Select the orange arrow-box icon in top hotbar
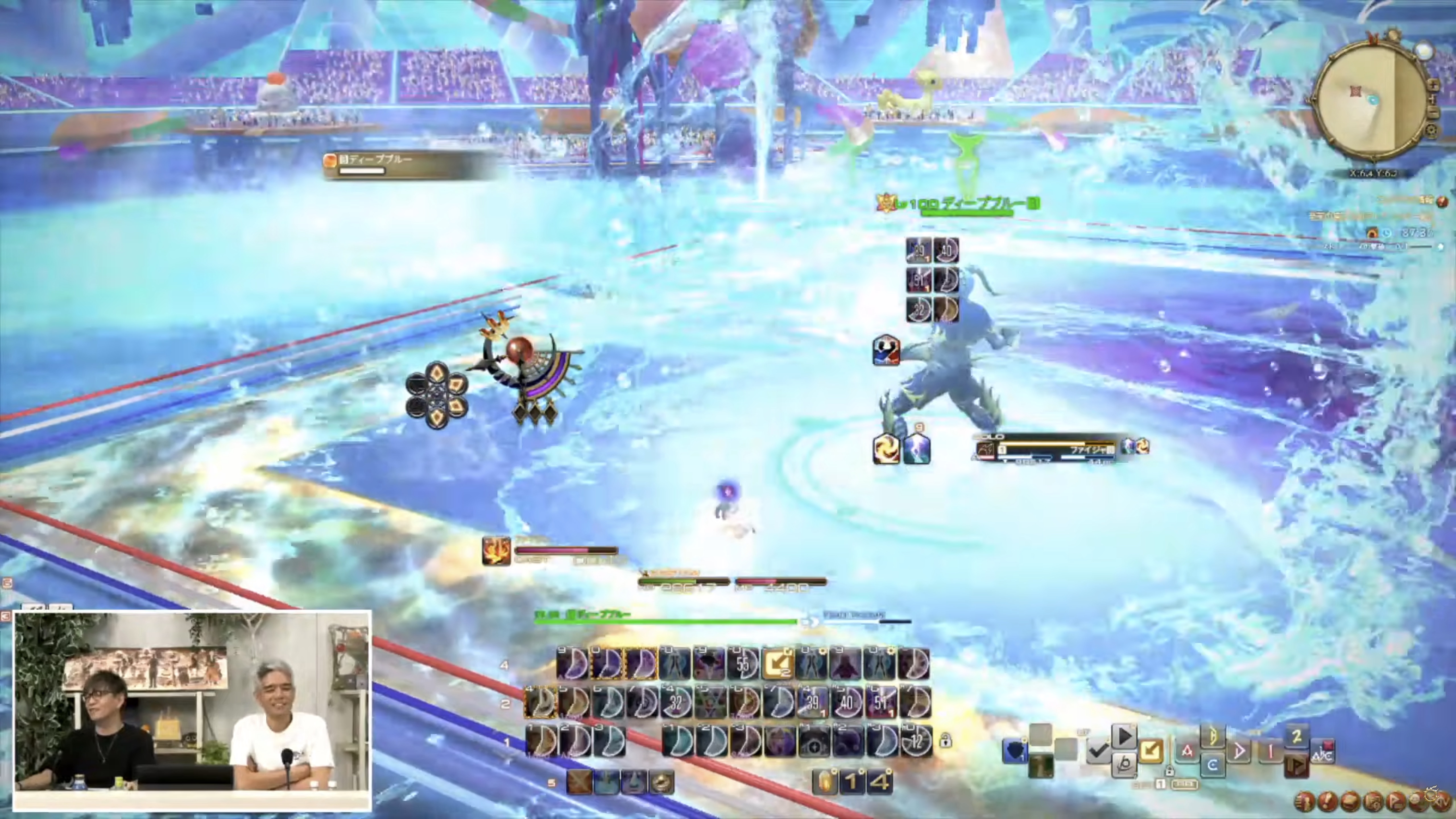The image size is (1456, 819). tap(777, 663)
